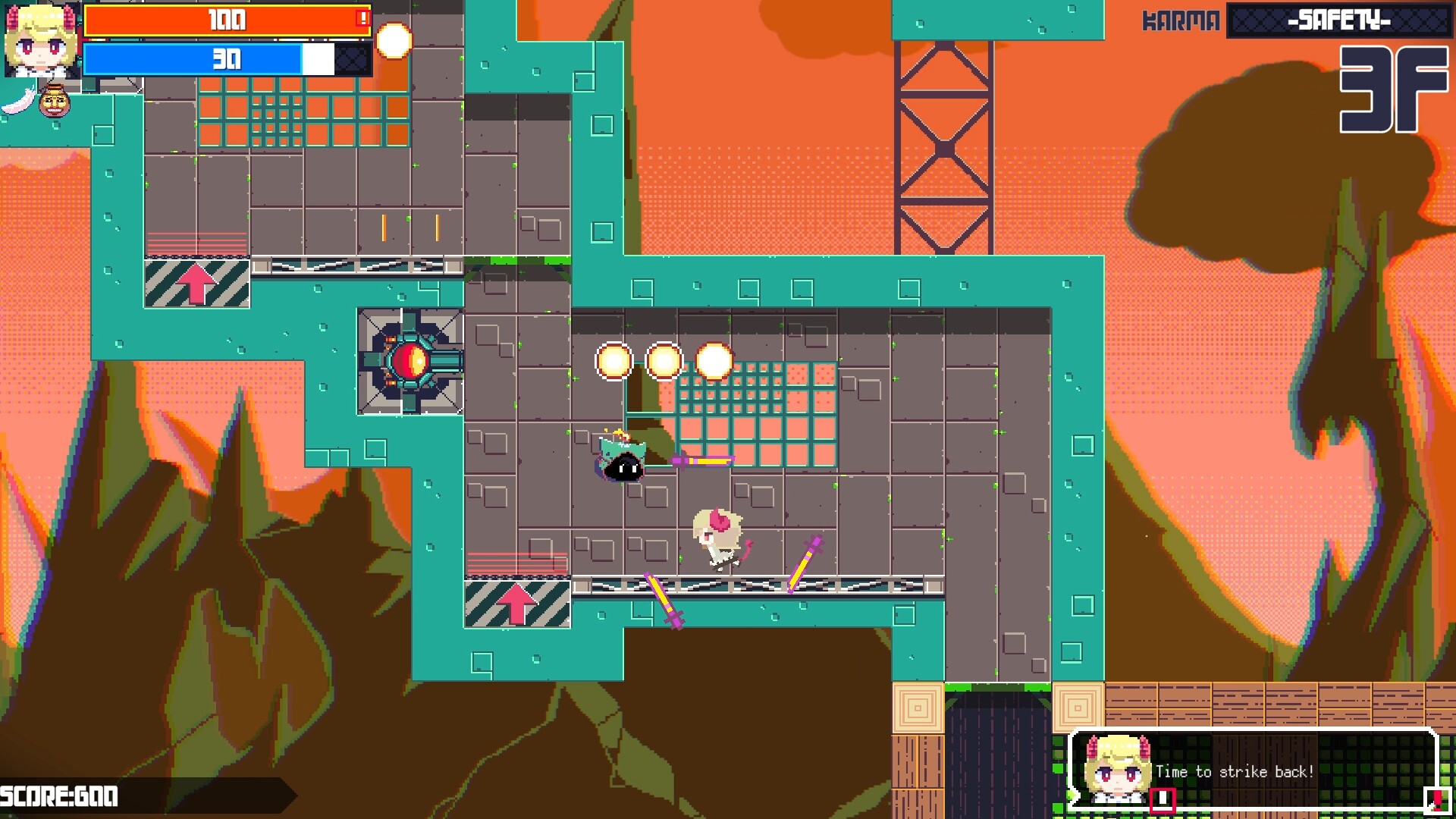This screenshot has width=1456, height=819.
Task: Click the player portrait in the top-left HUD
Action: (42, 42)
